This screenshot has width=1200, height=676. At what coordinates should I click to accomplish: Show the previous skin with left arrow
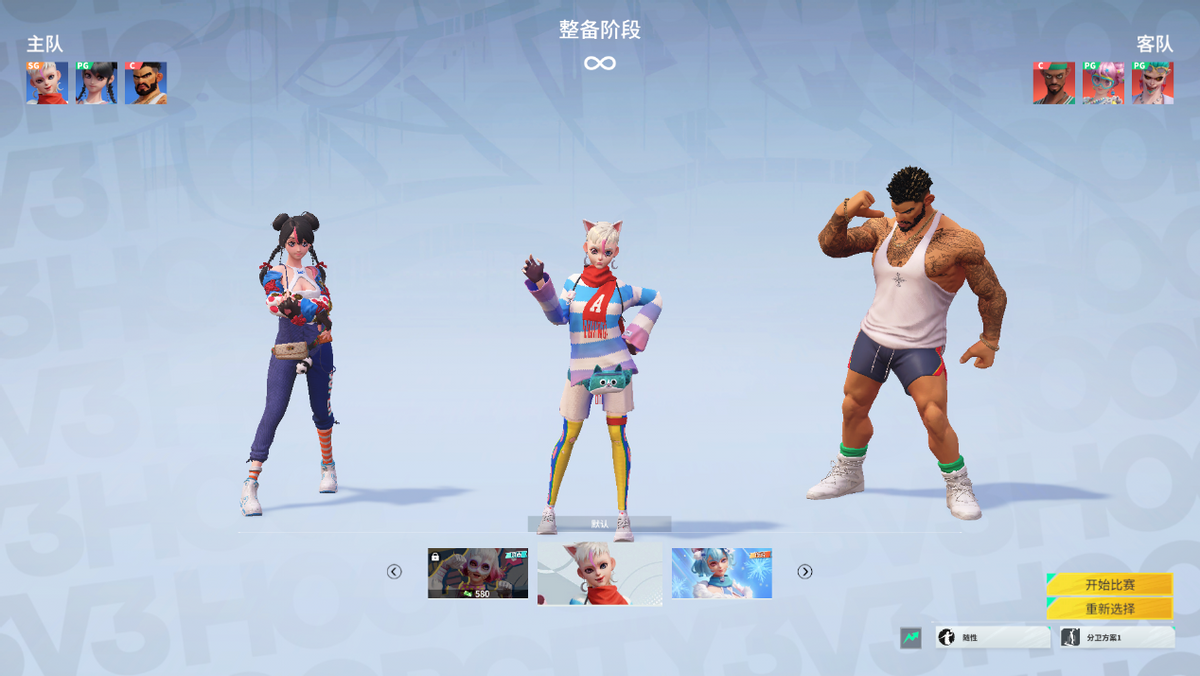[394, 572]
